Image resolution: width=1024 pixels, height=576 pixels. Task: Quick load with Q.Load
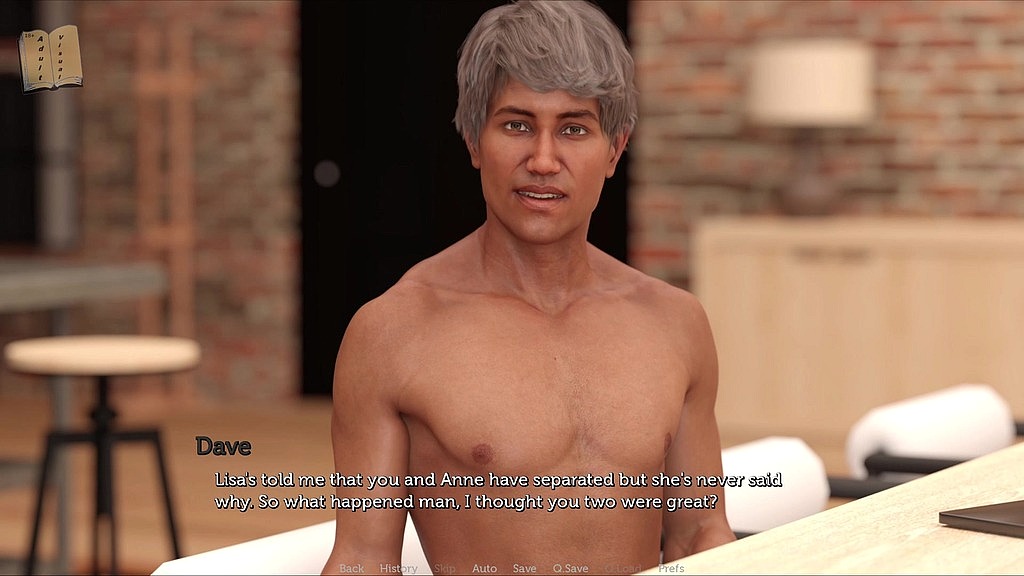pyautogui.click(x=622, y=568)
